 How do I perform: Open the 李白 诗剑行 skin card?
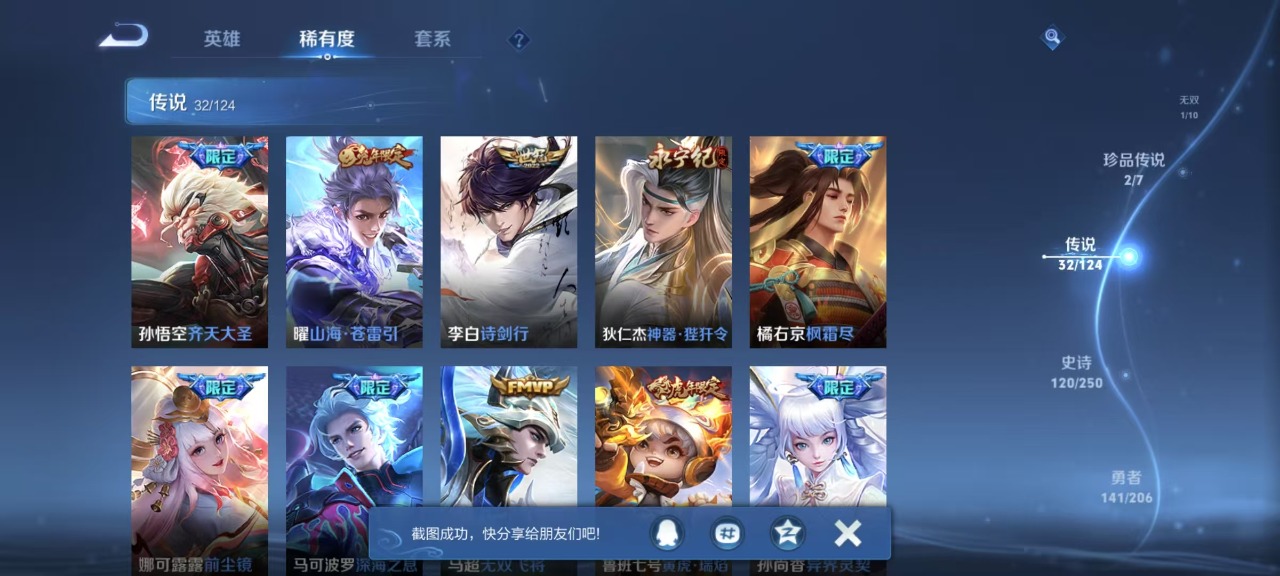point(509,242)
